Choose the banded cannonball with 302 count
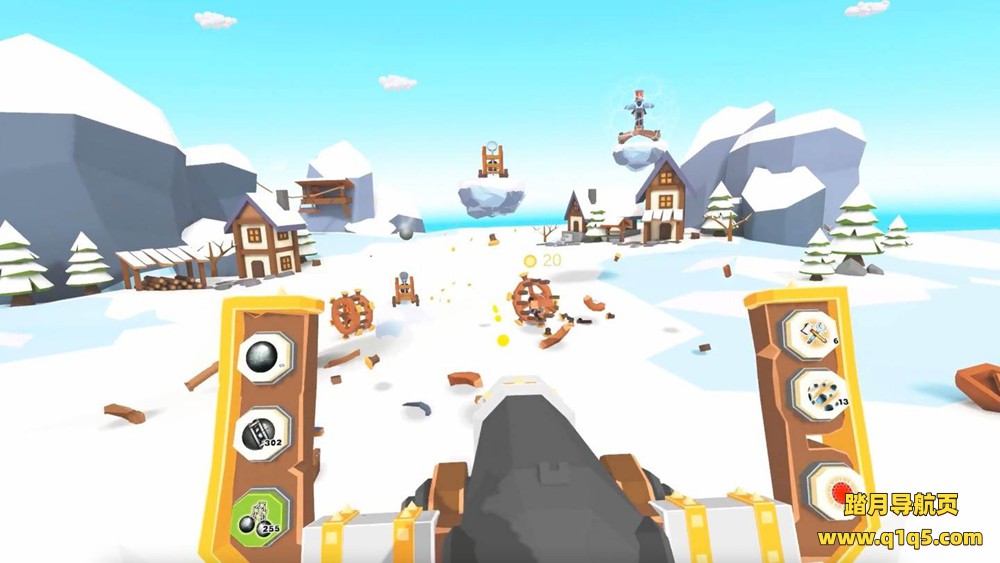Viewport: 1000px width, 563px height. pyautogui.click(x=263, y=433)
